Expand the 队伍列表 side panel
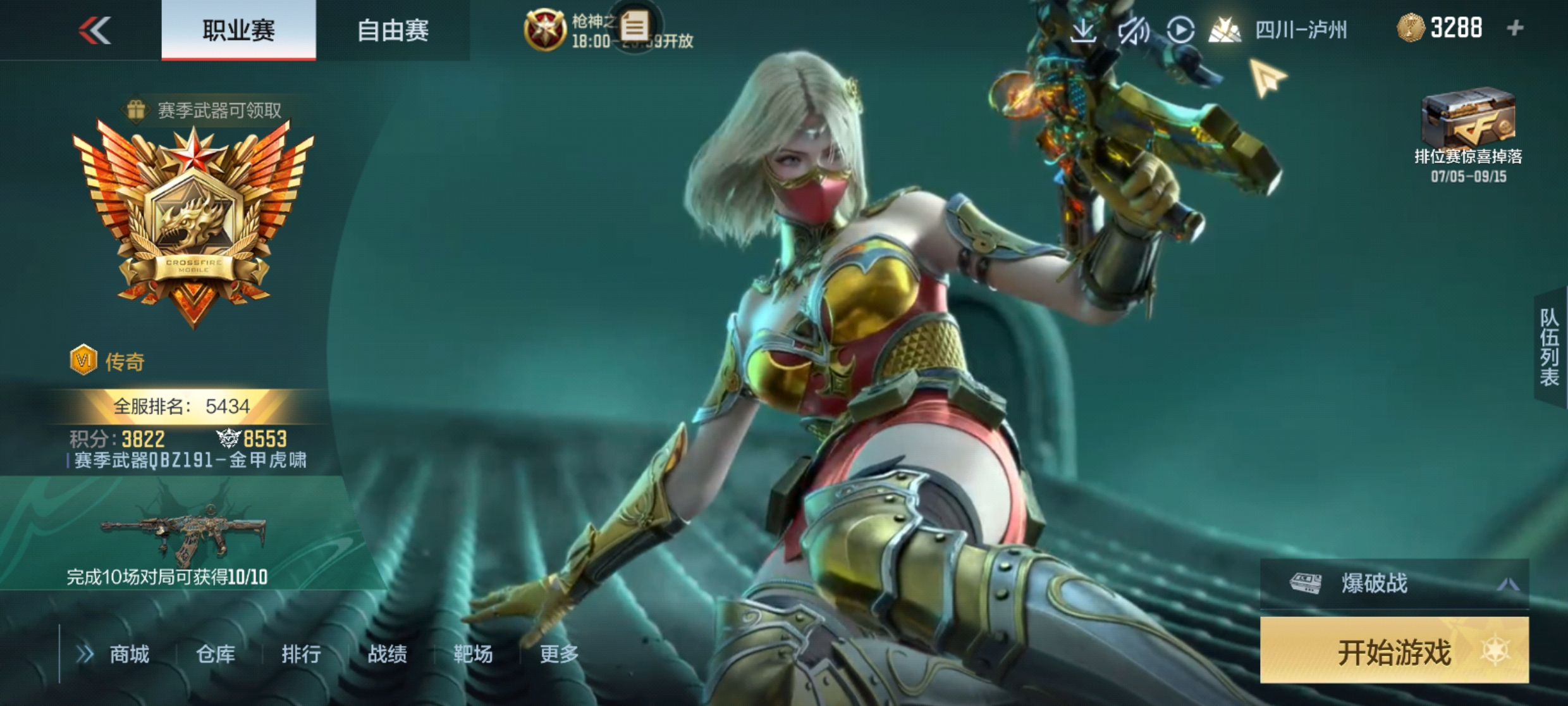The image size is (1568, 706). (1550, 347)
